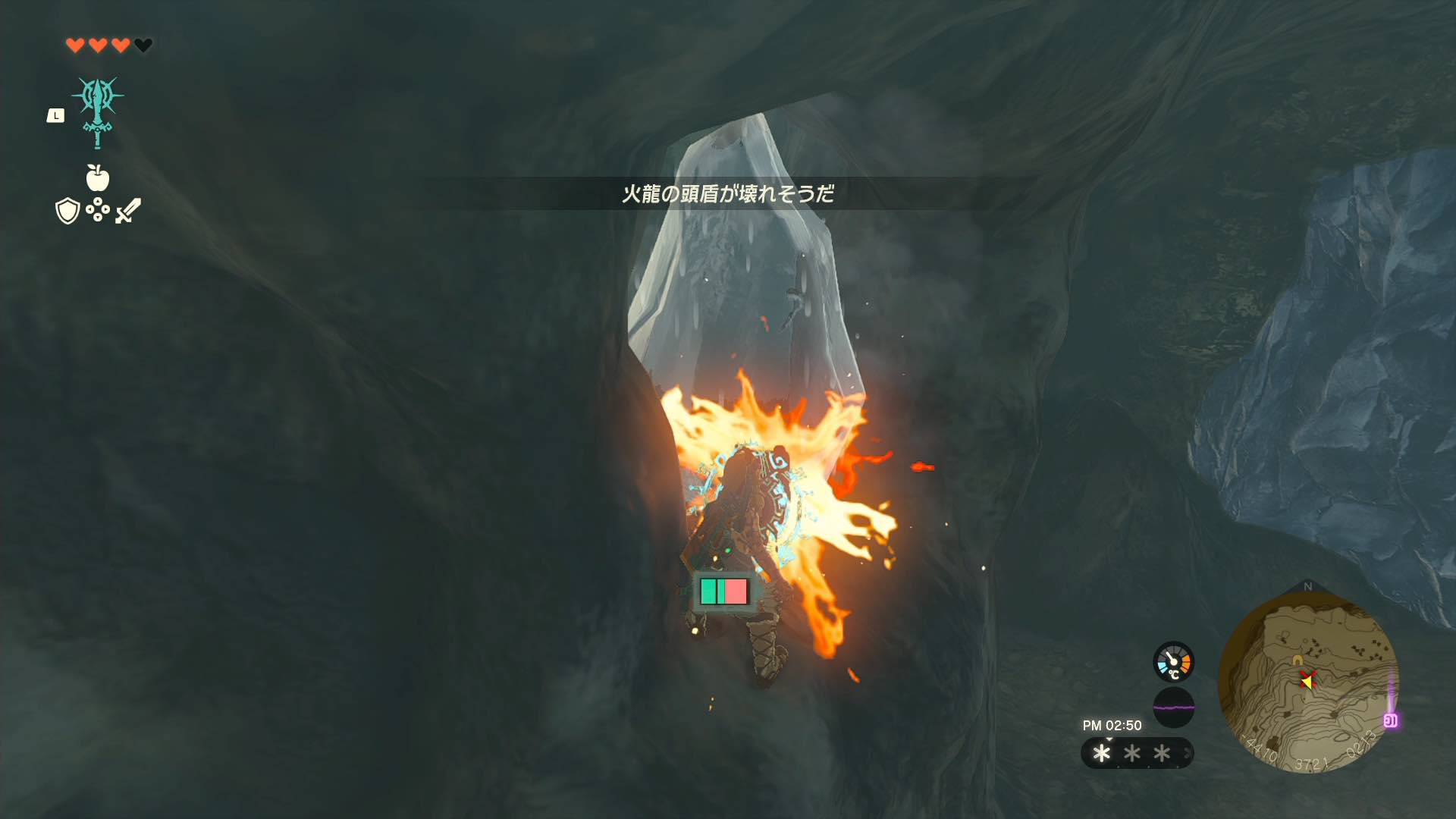
Task: Select the PM 02:50 time display
Action: pyautogui.click(x=1112, y=724)
